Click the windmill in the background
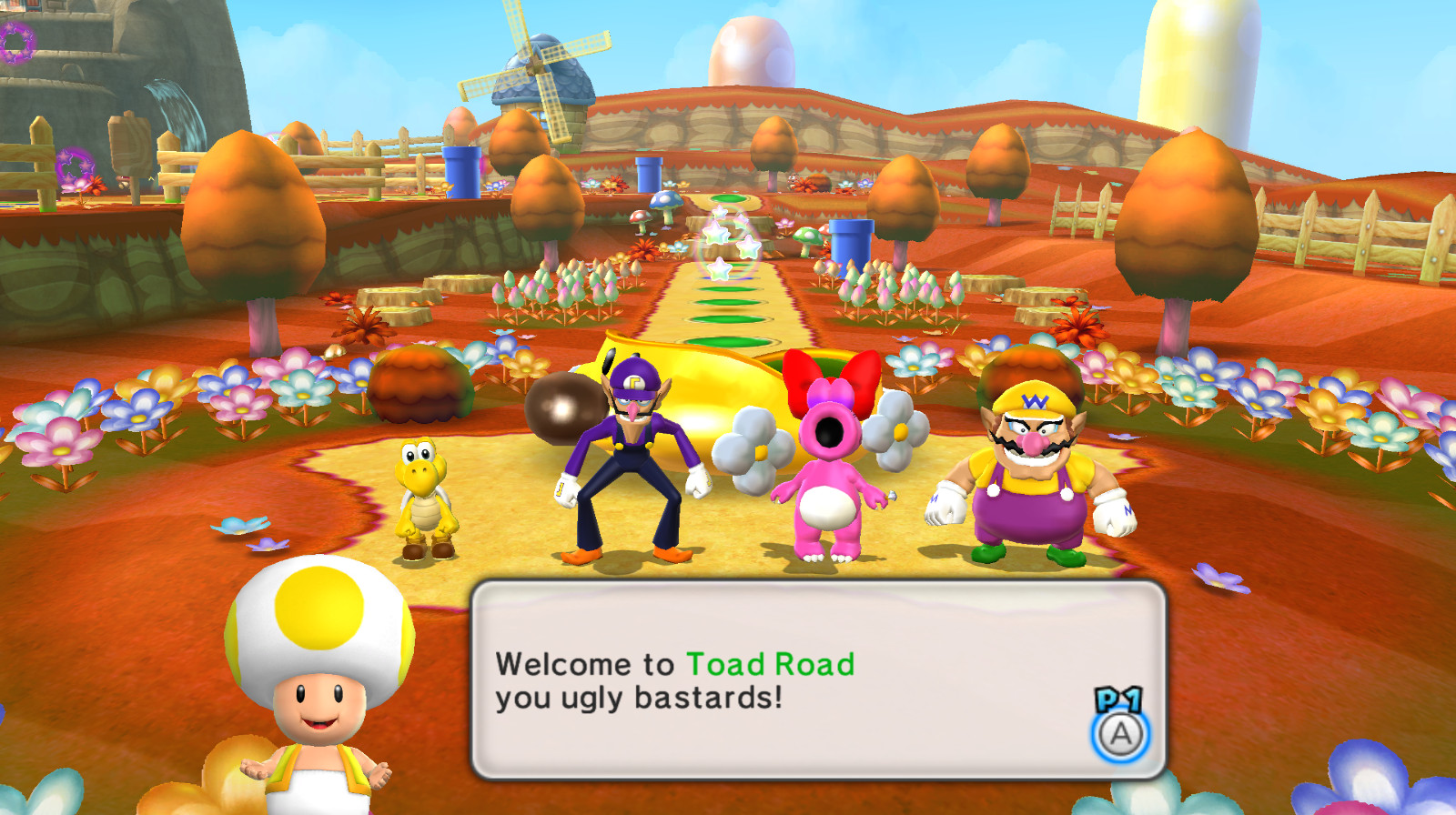The image size is (1456, 815). [537, 68]
